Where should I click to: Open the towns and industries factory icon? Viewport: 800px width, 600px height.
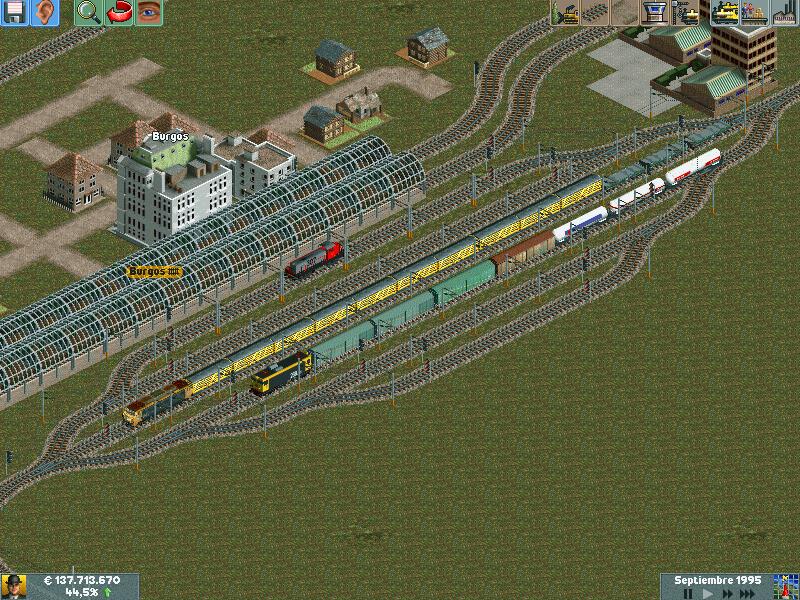pos(784,12)
